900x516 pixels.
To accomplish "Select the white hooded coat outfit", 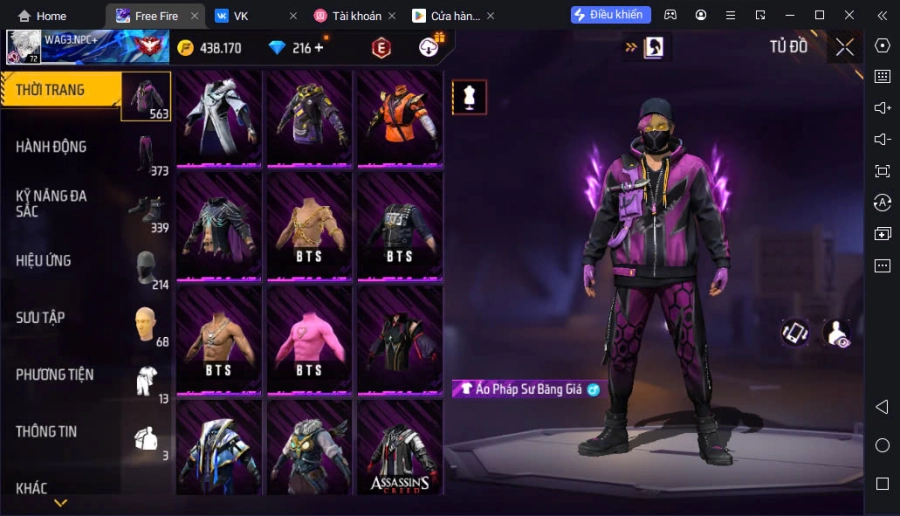I will (x=219, y=115).
